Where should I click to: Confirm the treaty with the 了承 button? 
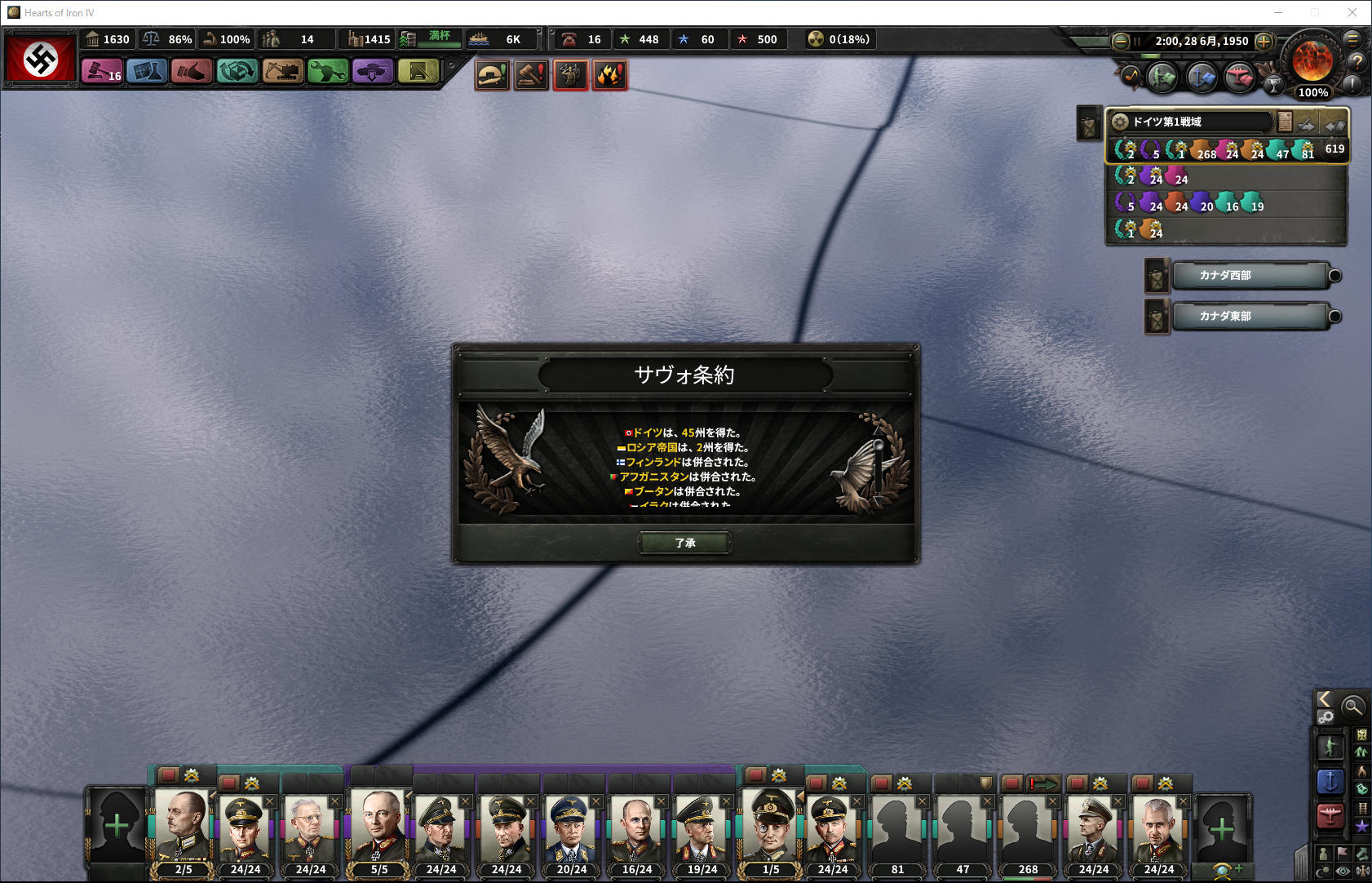coord(684,543)
